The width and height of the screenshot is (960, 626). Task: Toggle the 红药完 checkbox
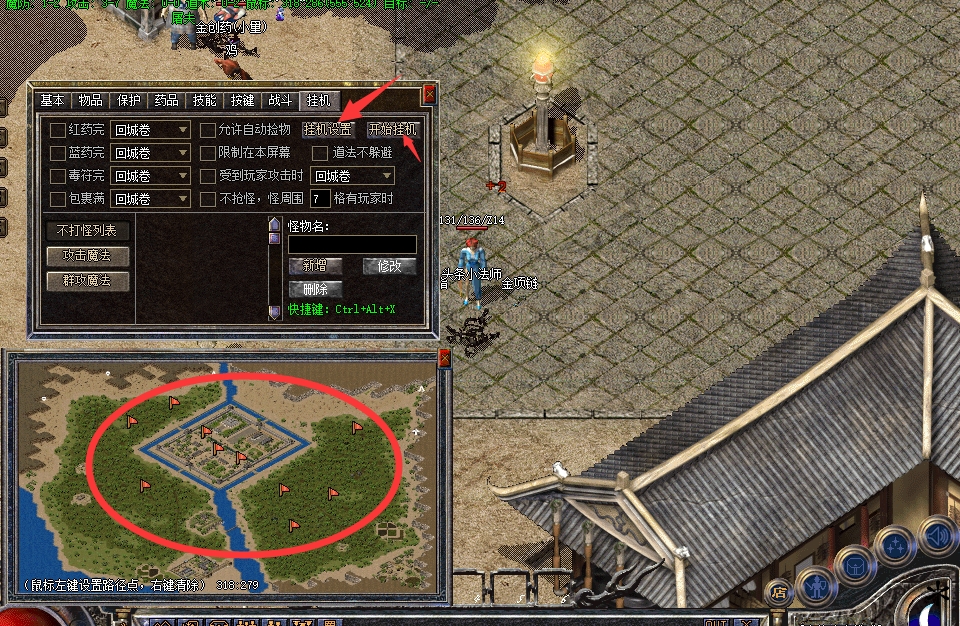pyautogui.click(x=57, y=129)
